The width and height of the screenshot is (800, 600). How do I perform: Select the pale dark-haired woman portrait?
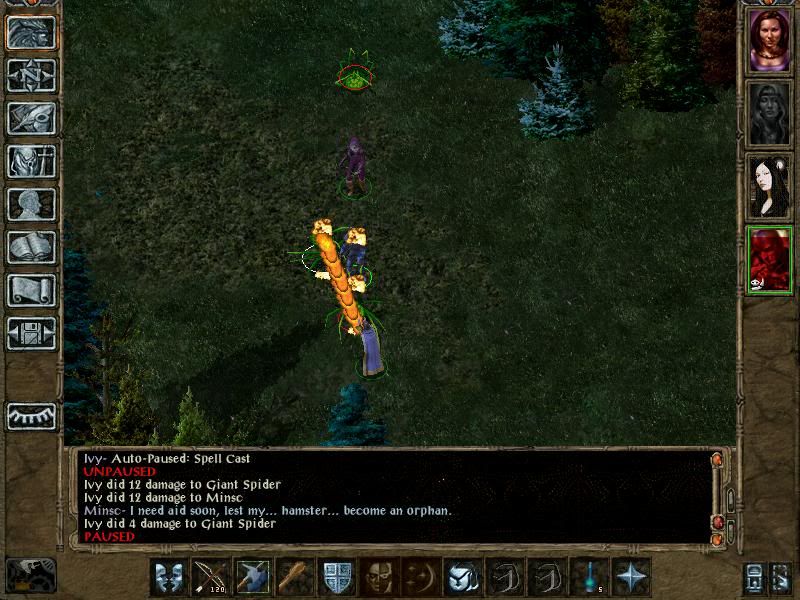coord(770,186)
